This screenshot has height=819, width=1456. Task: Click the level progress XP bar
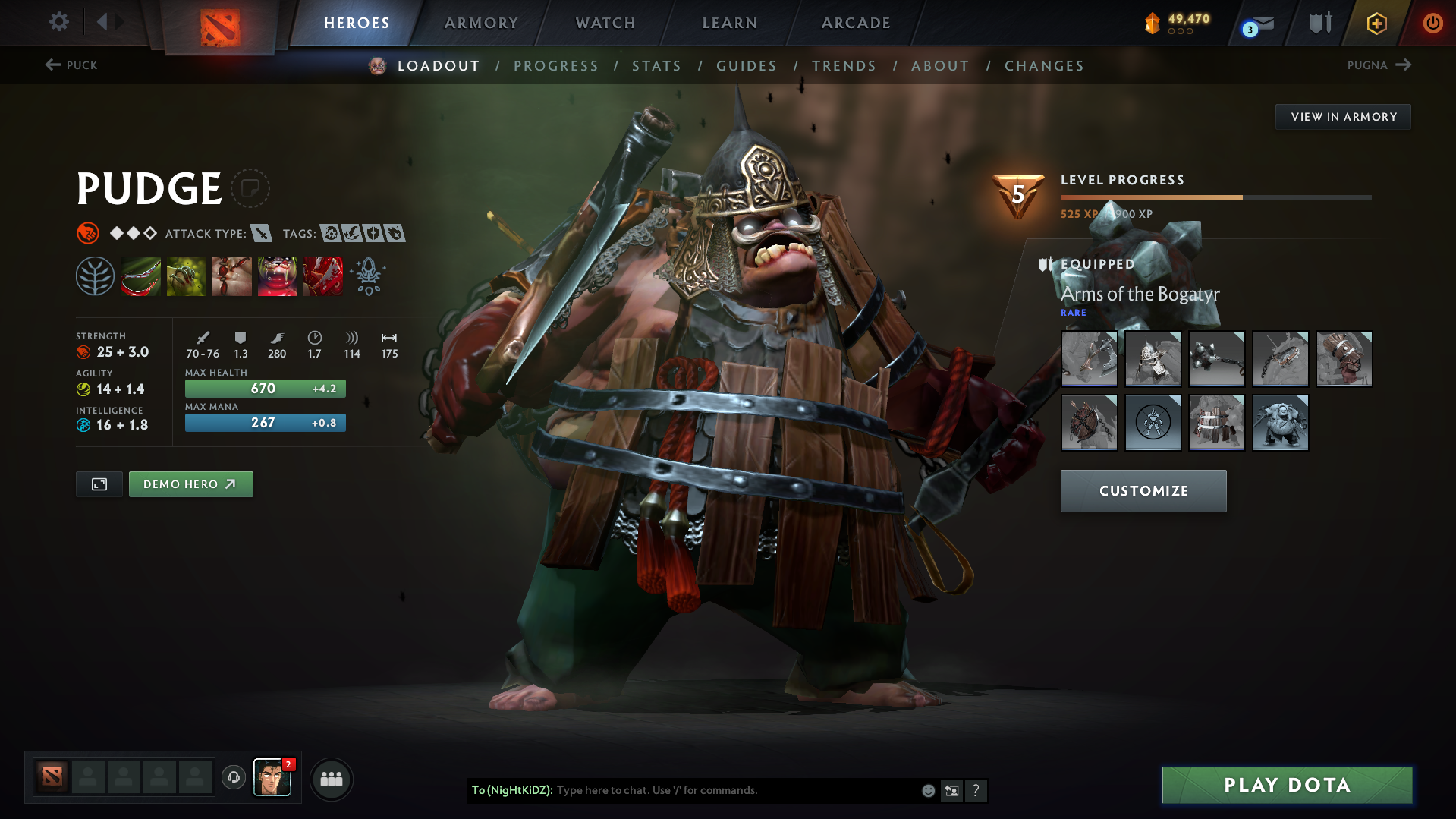(x=1215, y=197)
